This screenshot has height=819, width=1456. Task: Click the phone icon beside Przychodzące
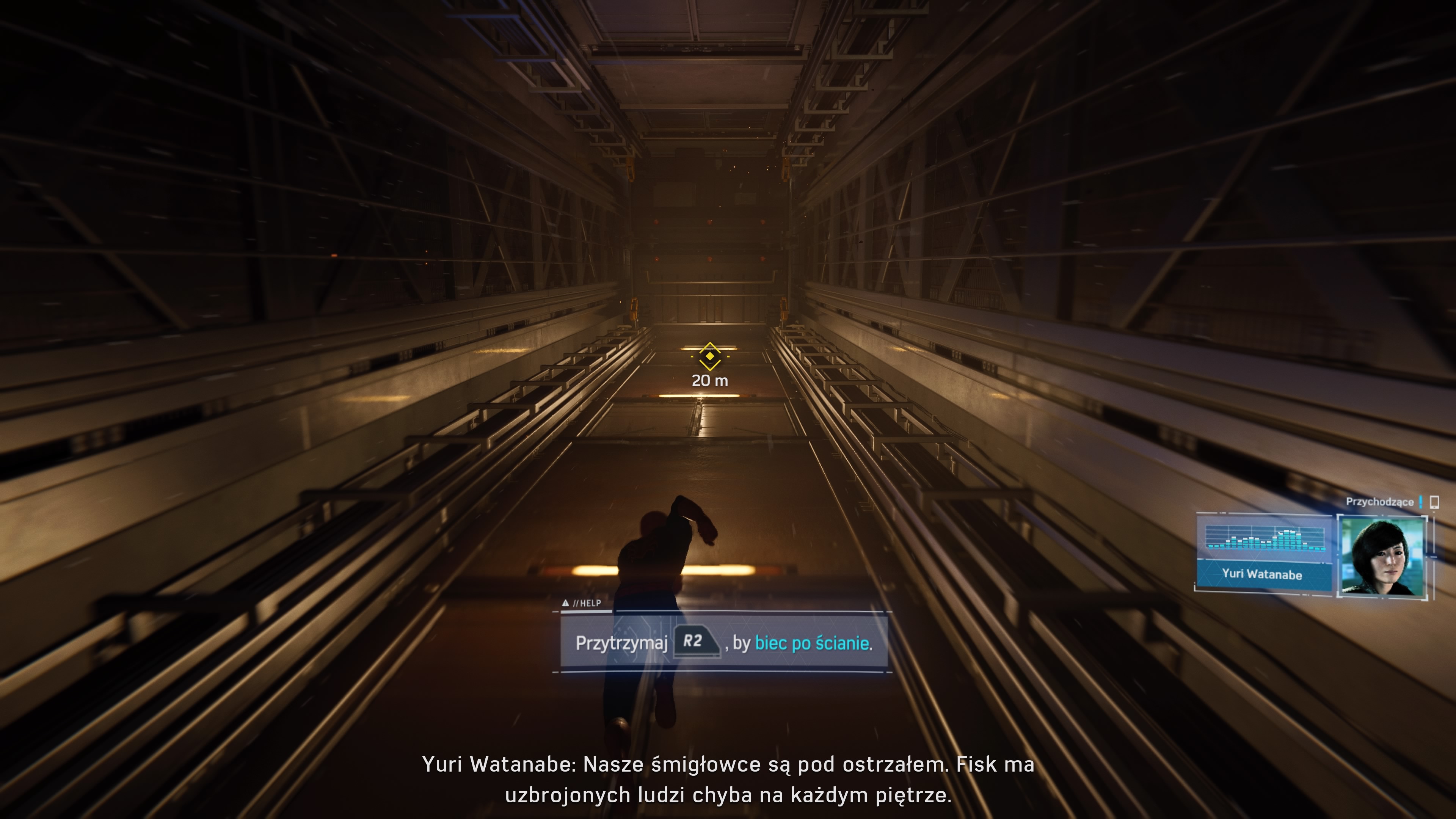coord(1434,502)
